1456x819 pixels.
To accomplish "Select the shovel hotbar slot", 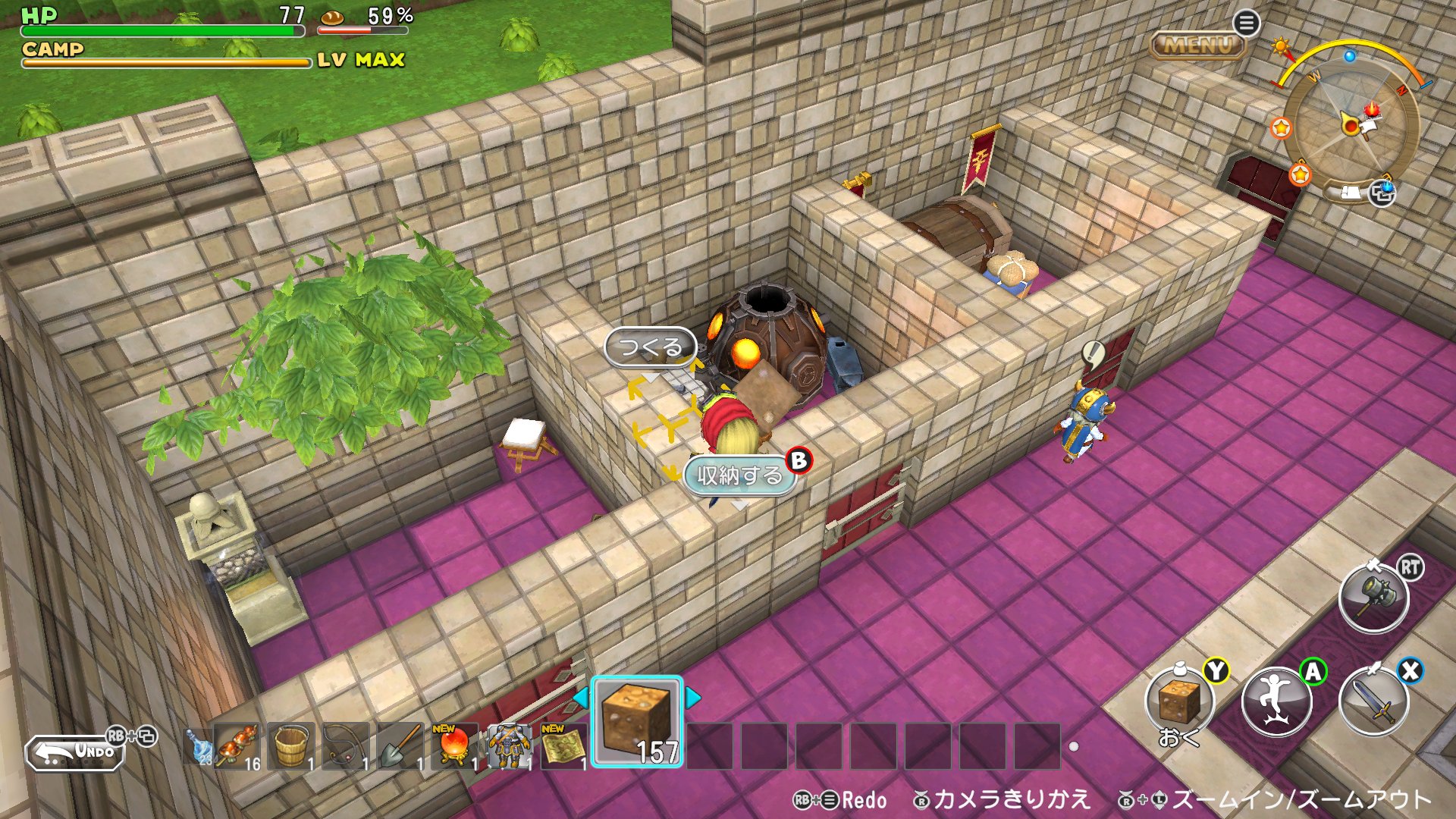I will click(401, 746).
